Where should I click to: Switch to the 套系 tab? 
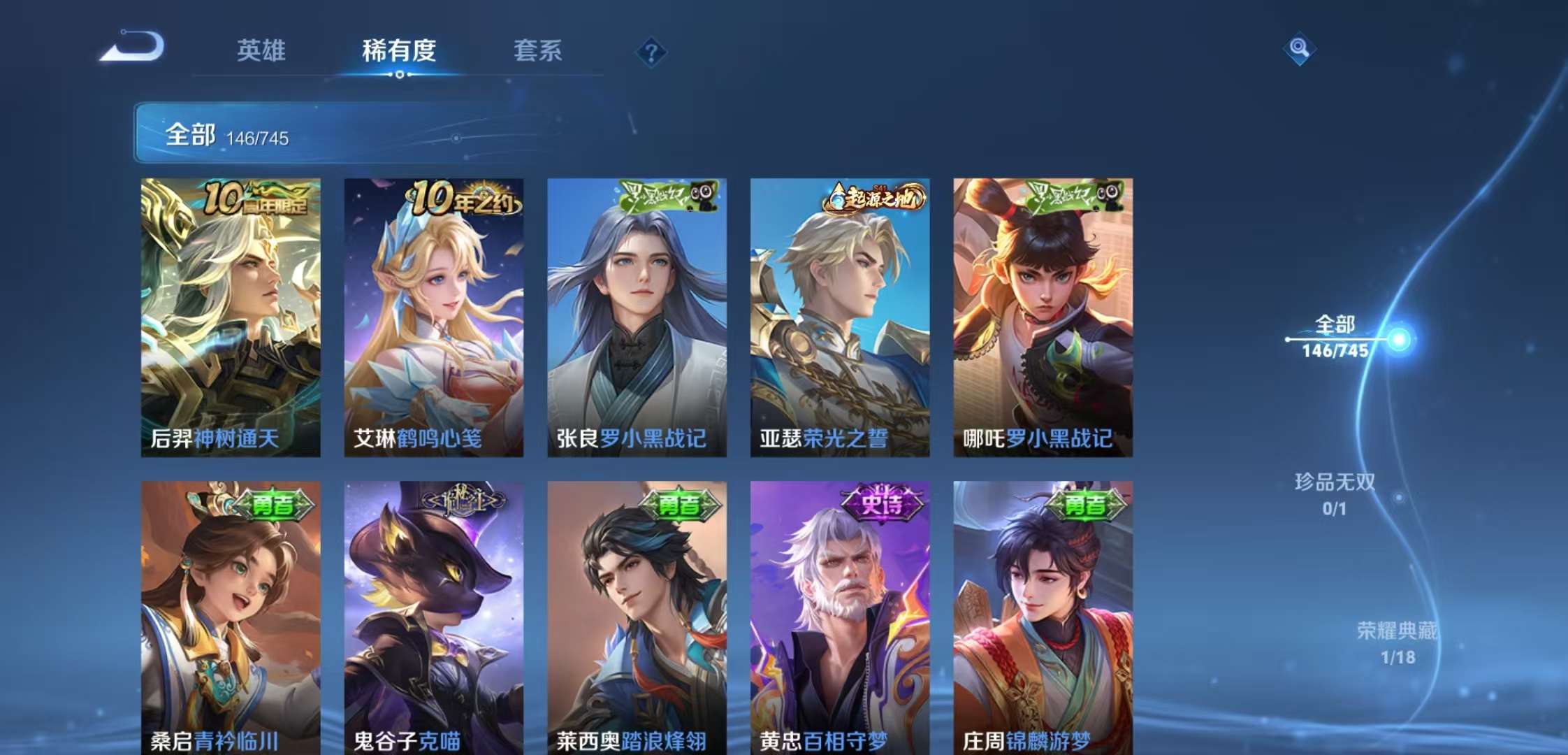tap(538, 52)
